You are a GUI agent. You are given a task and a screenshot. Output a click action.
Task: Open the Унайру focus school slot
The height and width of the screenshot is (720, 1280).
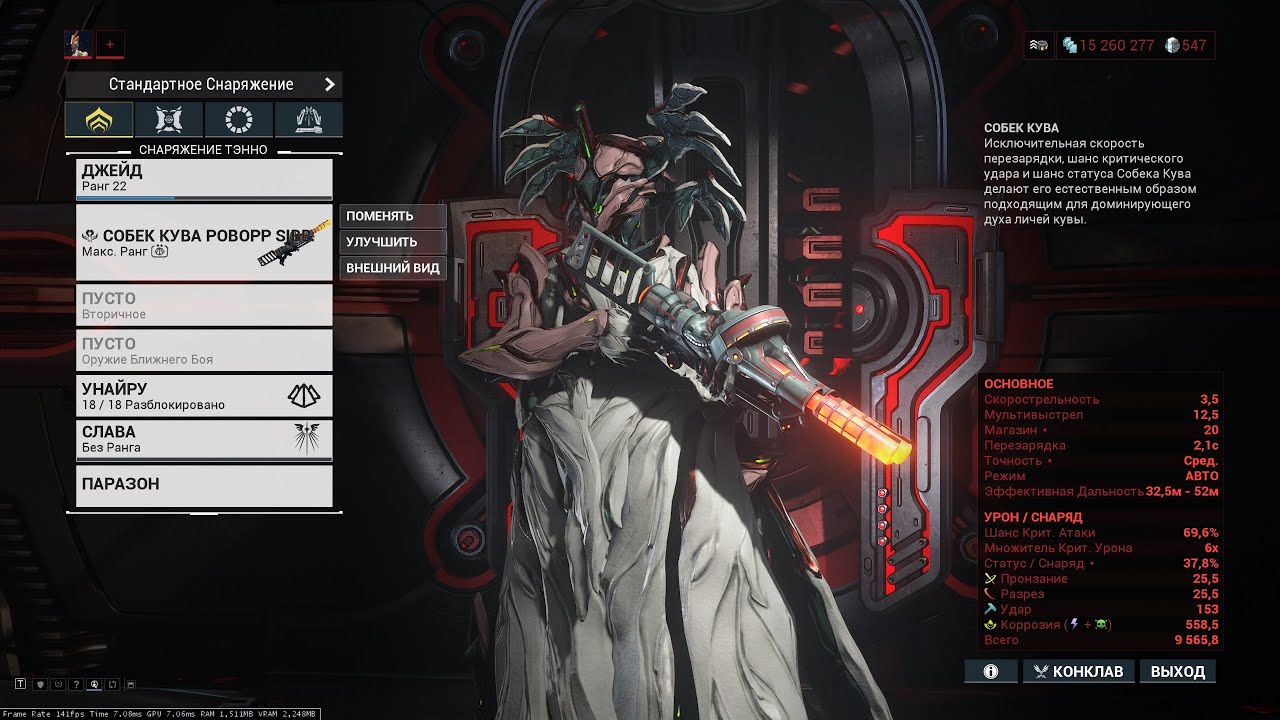pyautogui.click(x=204, y=395)
